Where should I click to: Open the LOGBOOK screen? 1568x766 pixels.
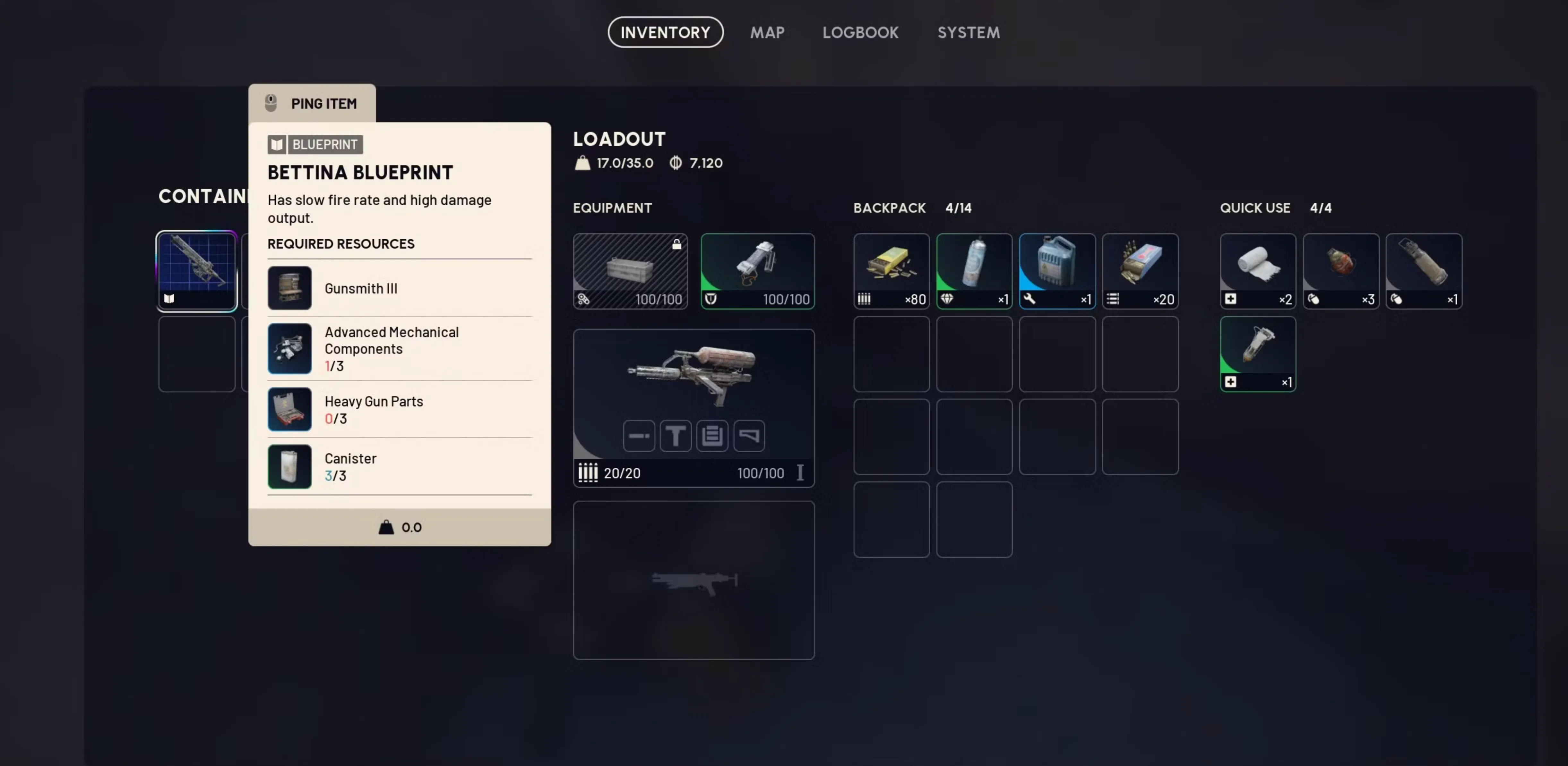(x=861, y=32)
